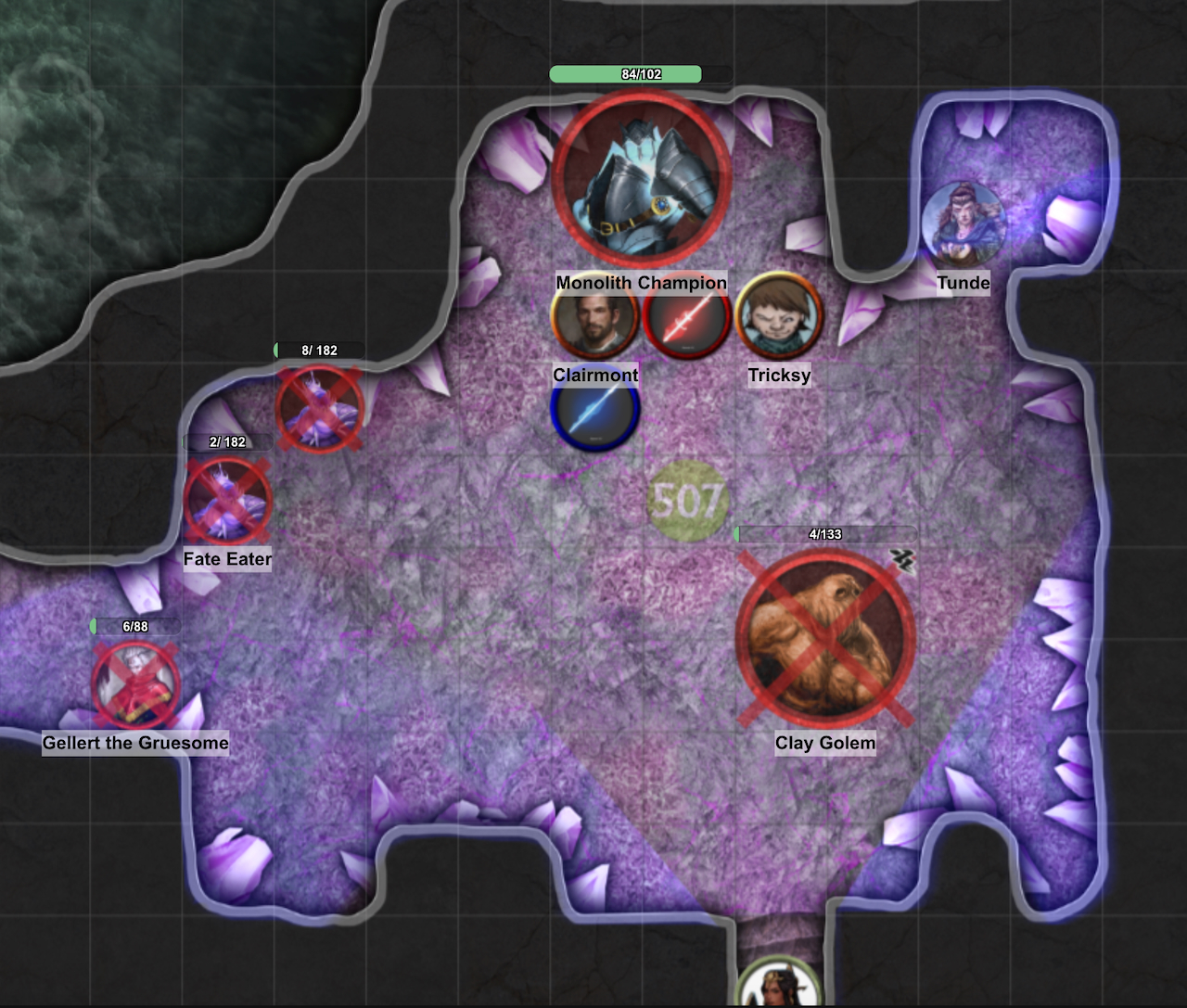Select Clairmont's blue lightsaber token
1187x1008 pixels.
pos(593,412)
